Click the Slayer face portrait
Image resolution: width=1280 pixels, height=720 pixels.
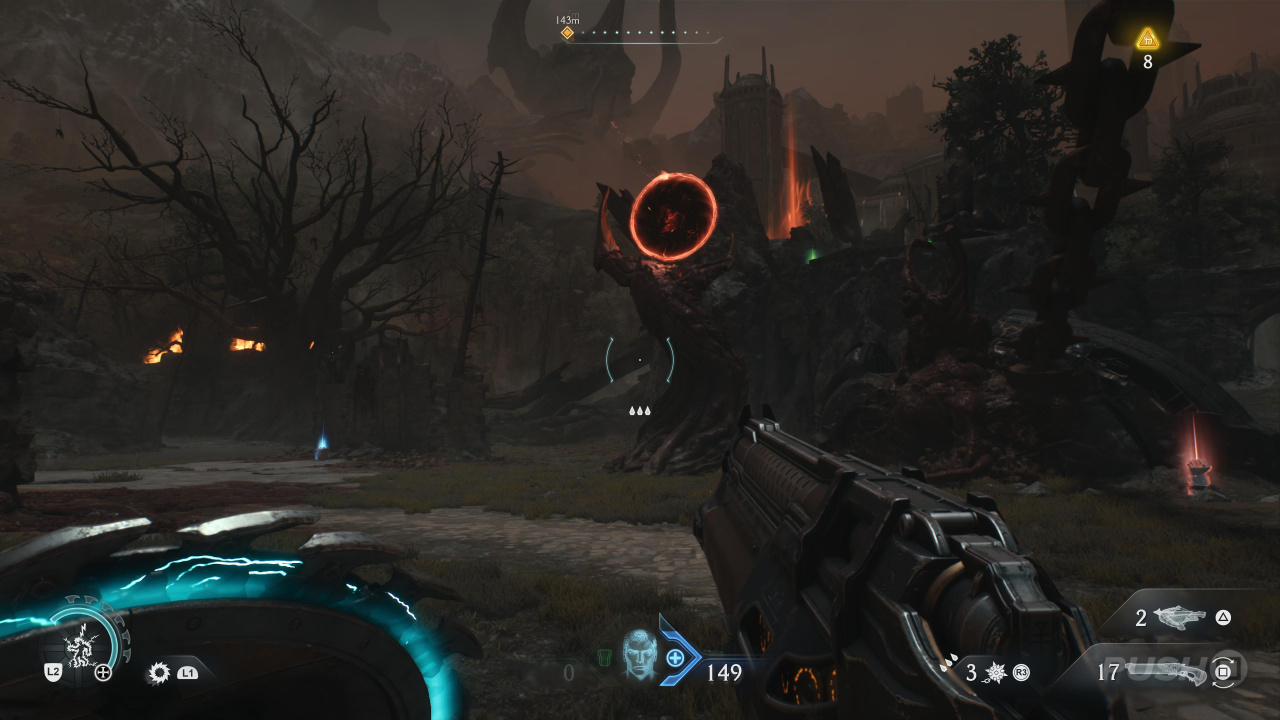click(x=638, y=655)
